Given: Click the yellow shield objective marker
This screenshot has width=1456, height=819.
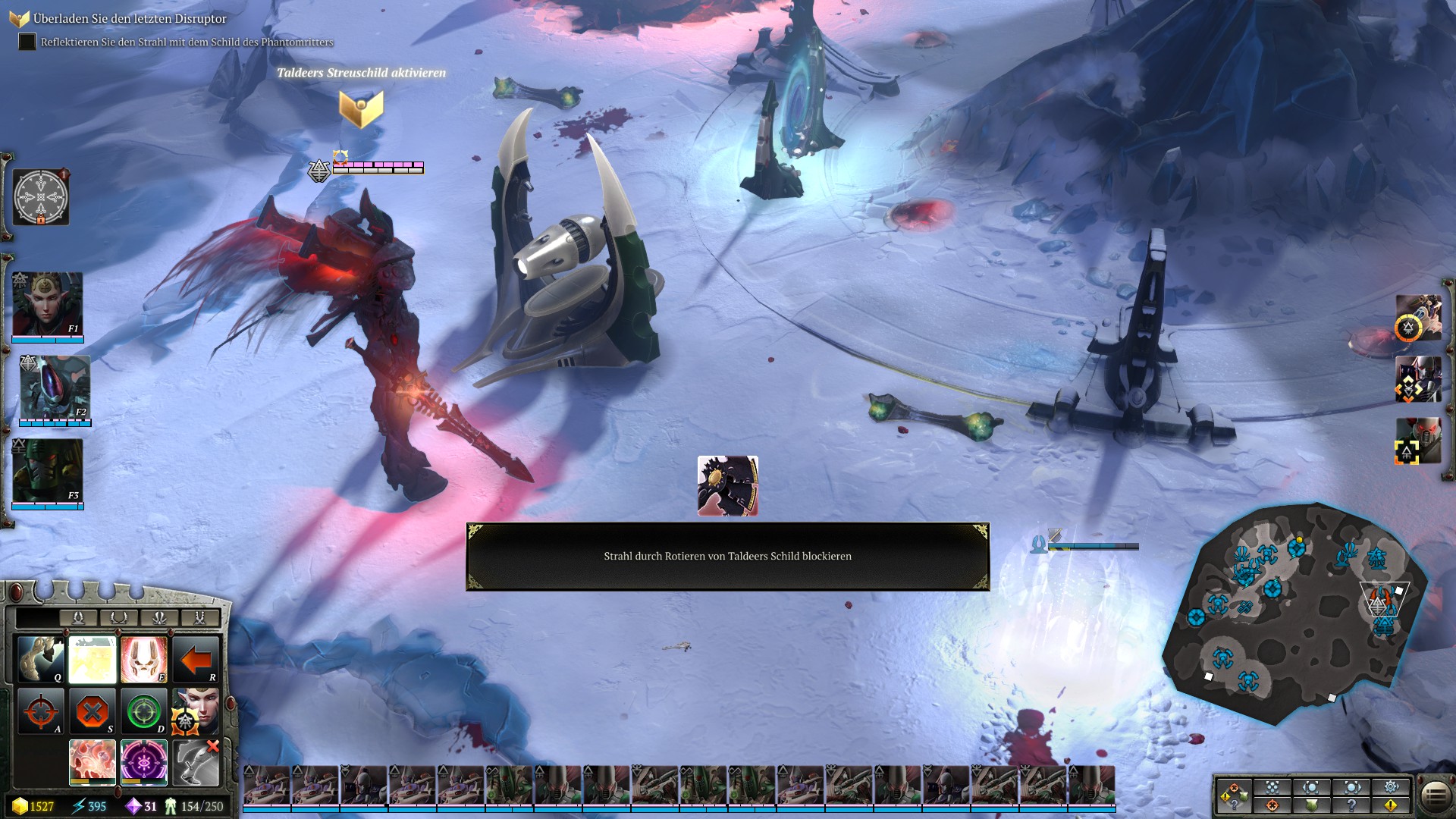Looking at the screenshot, I should (x=361, y=108).
